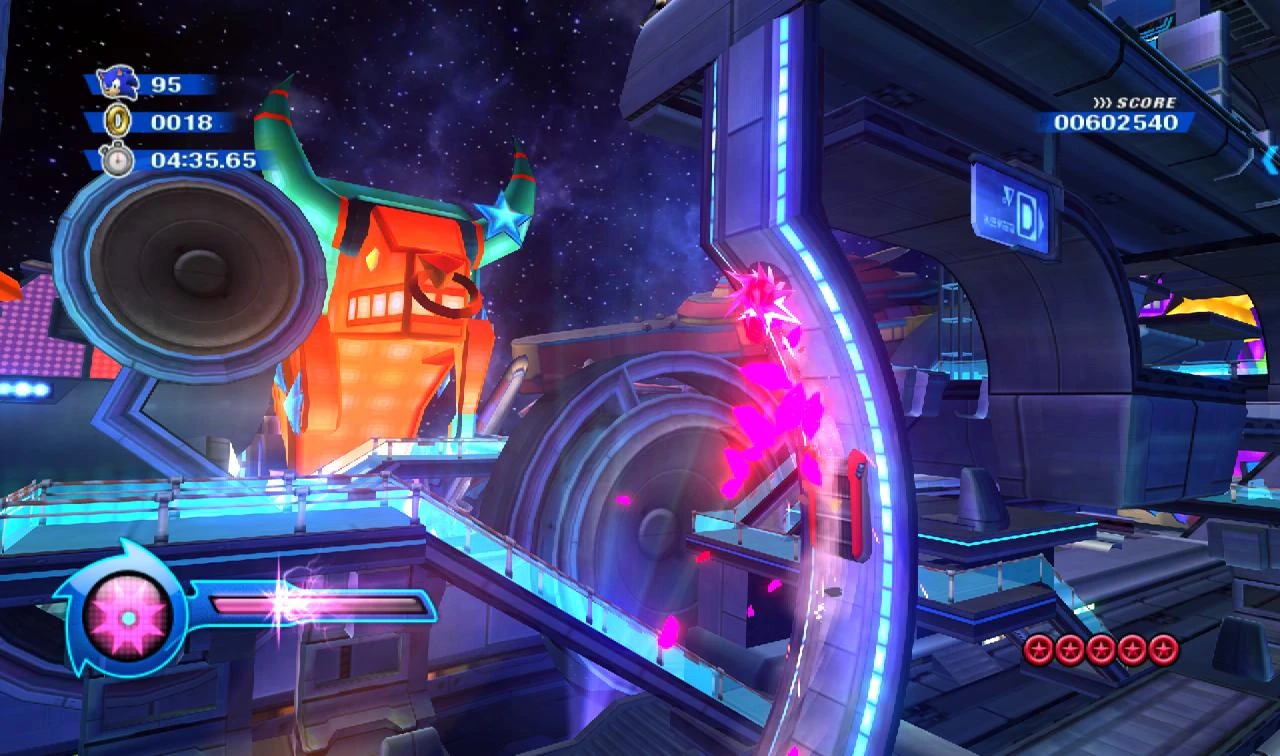This screenshot has width=1280, height=756.
Task: Click the stopwatch timer icon
Action: click(x=118, y=159)
